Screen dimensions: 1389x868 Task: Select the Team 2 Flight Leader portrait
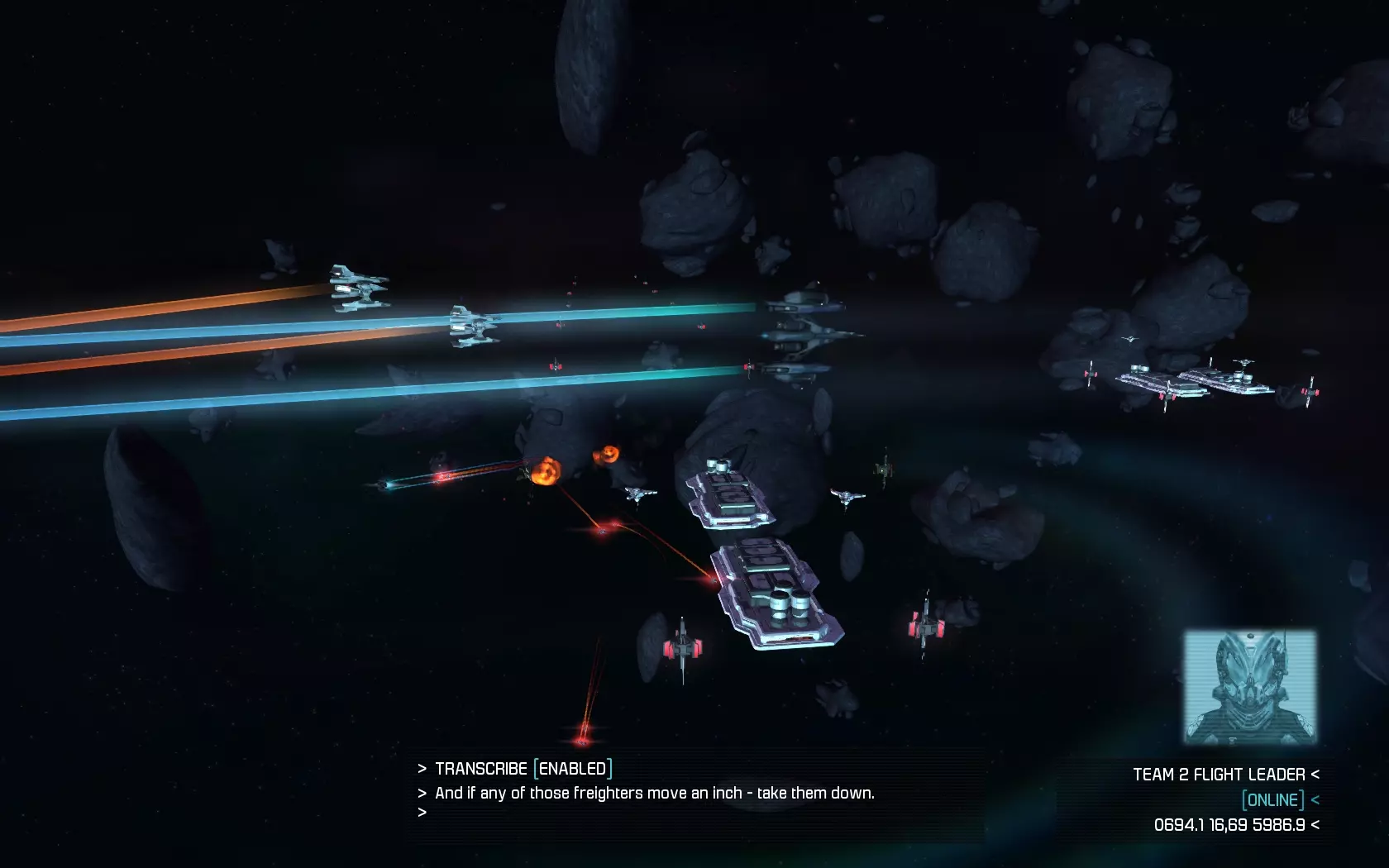[x=1249, y=687]
